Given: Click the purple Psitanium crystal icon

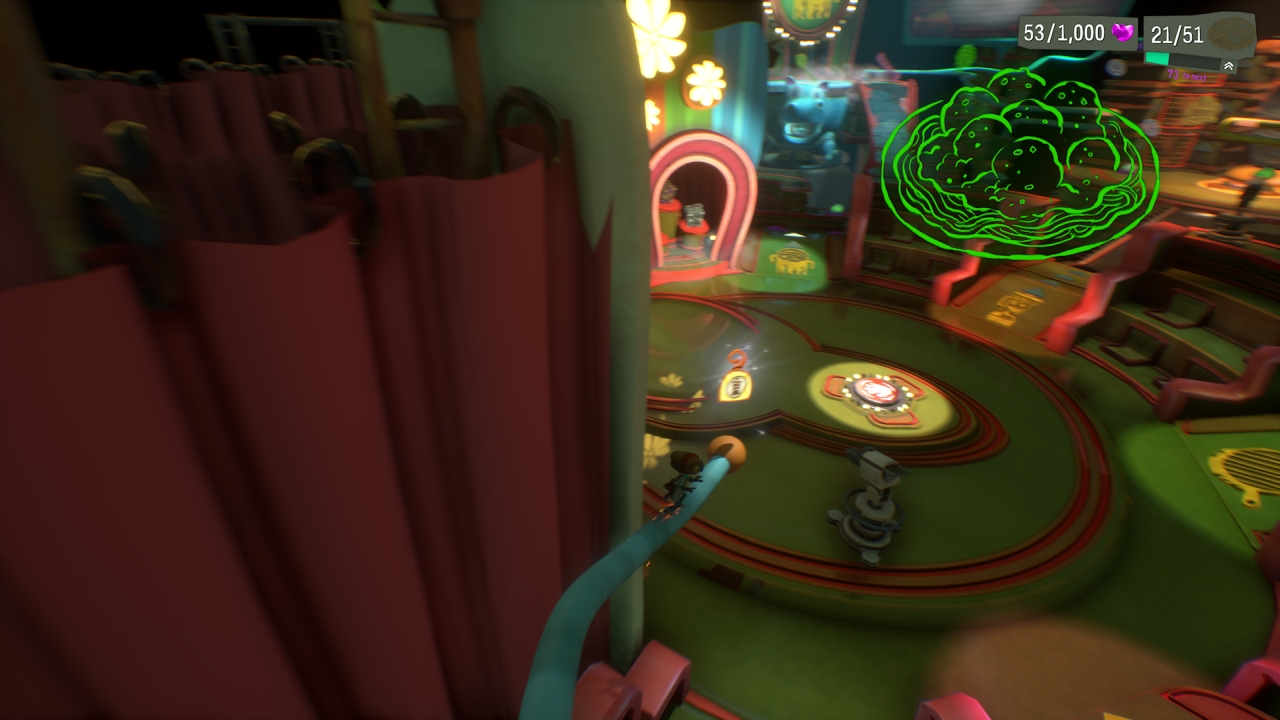Looking at the screenshot, I should tap(1124, 34).
